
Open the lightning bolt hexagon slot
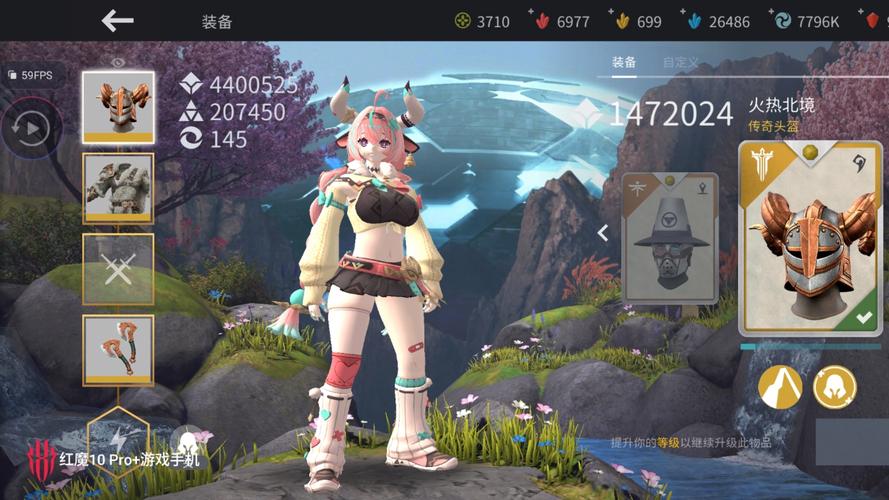tap(118, 438)
